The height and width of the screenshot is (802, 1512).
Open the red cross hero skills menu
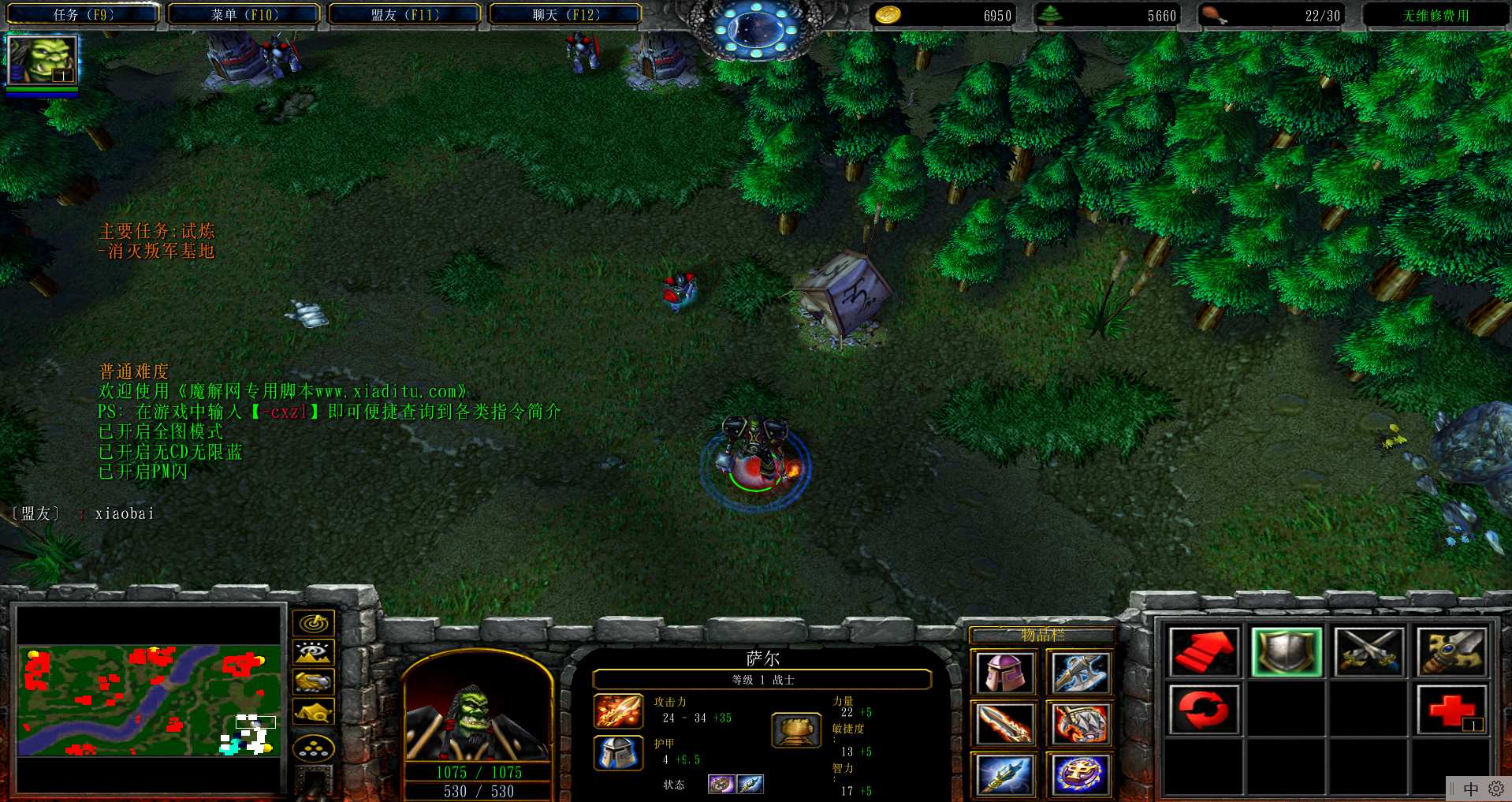point(1451,709)
